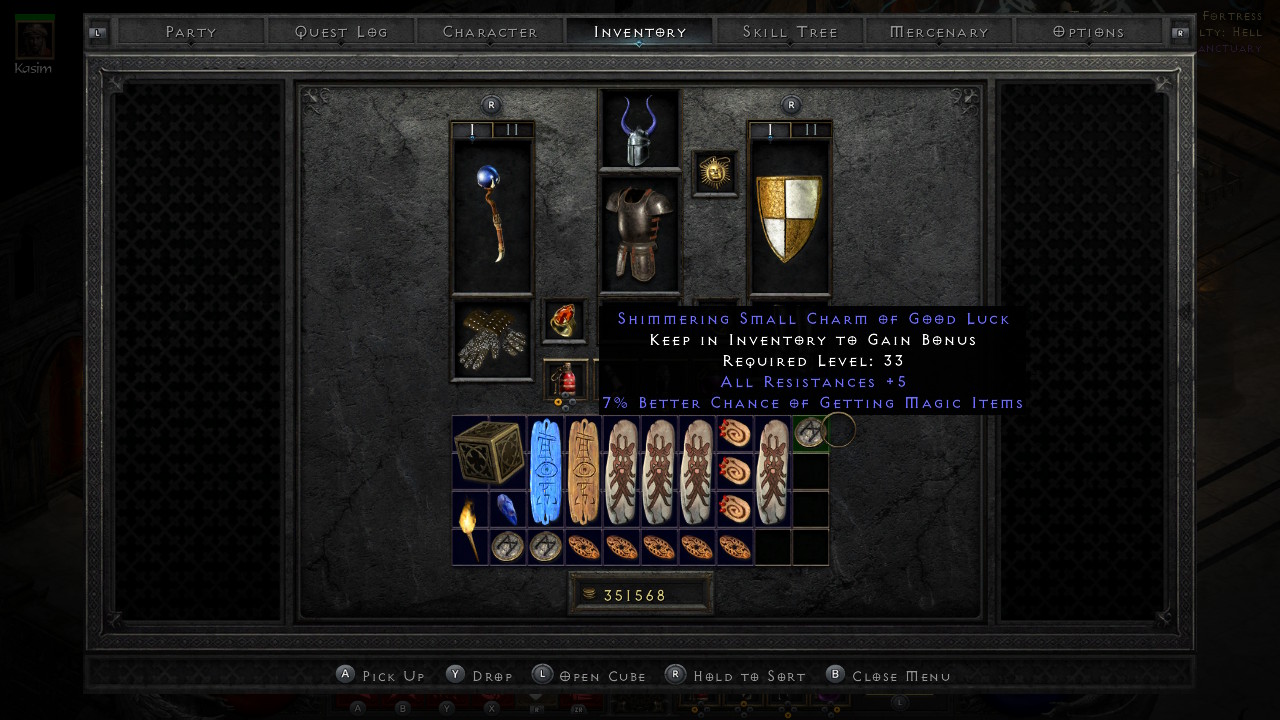Choose the red gem ring
The width and height of the screenshot is (1280, 720).
[565, 321]
